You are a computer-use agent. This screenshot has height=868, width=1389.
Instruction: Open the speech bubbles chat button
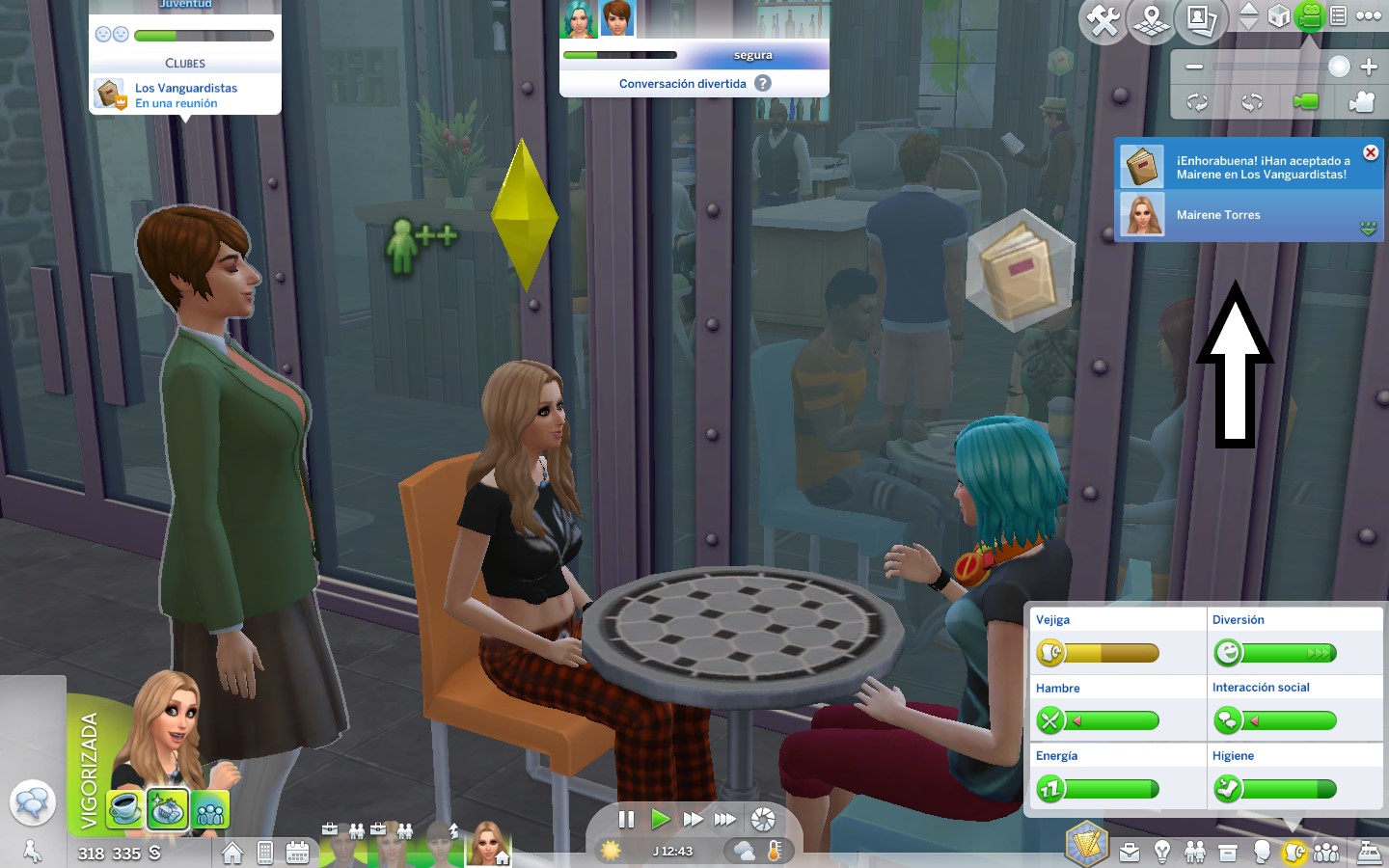(x=32, y=802)
